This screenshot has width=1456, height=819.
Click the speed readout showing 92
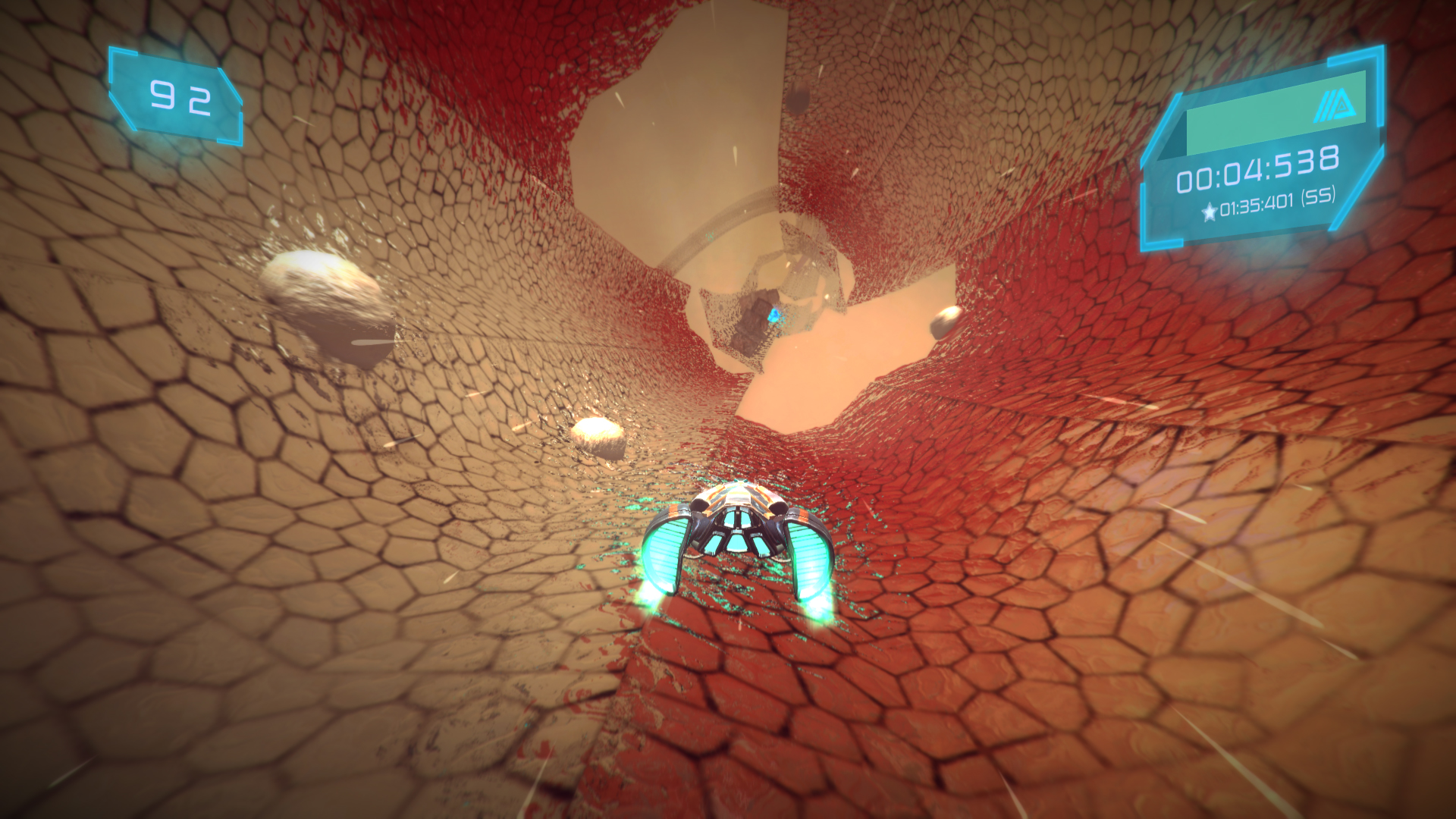[x=180, y=96]
